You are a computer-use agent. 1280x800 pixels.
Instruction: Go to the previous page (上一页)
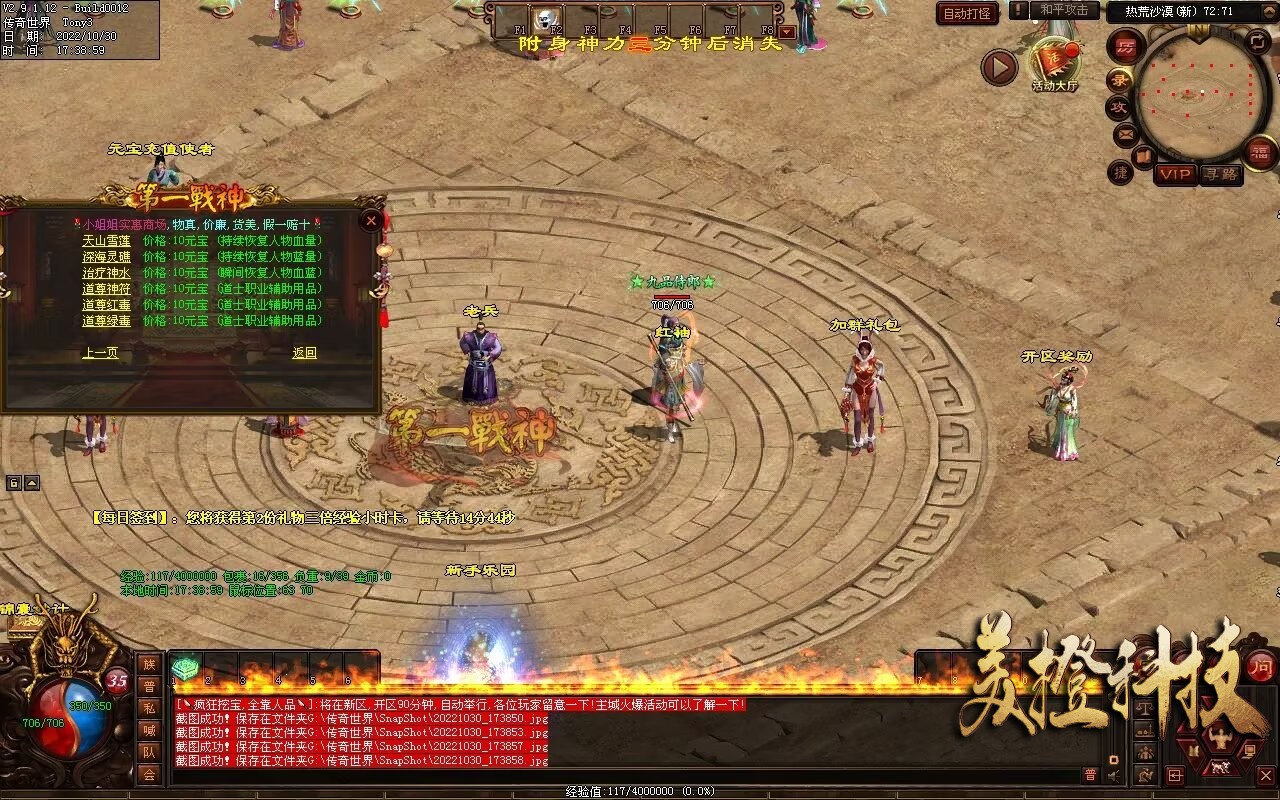(100, 353)
